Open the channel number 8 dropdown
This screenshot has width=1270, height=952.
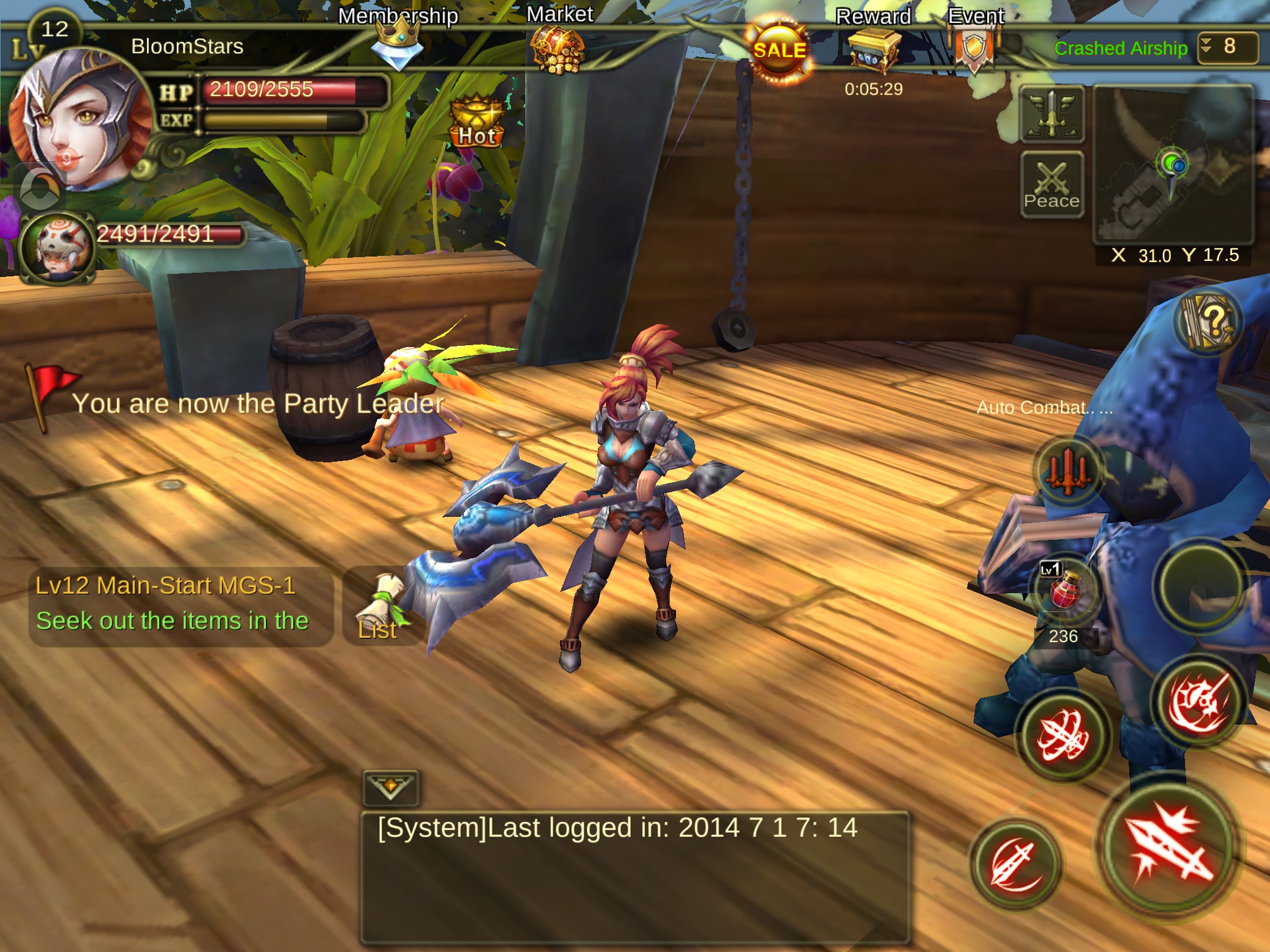[x=1227, y=47]
